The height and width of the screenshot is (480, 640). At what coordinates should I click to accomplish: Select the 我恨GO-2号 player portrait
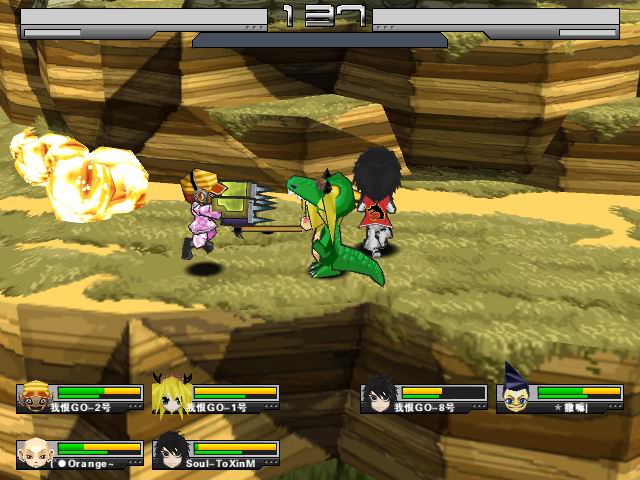click(x=35, y=395)
